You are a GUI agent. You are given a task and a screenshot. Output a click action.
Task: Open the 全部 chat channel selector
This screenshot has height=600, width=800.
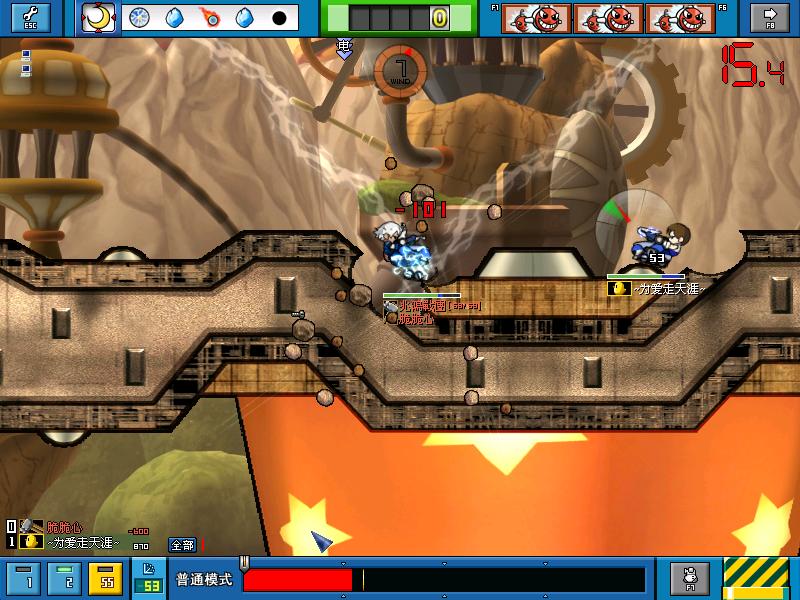181,544
